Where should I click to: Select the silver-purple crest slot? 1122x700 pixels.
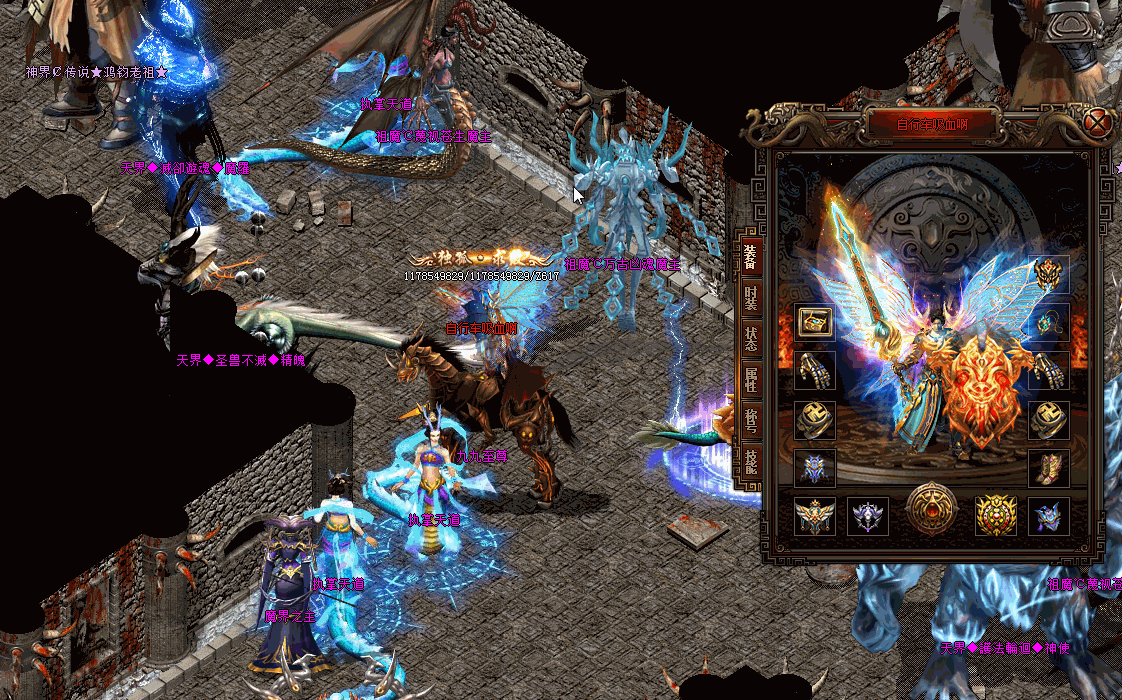(x=868, y=516)
